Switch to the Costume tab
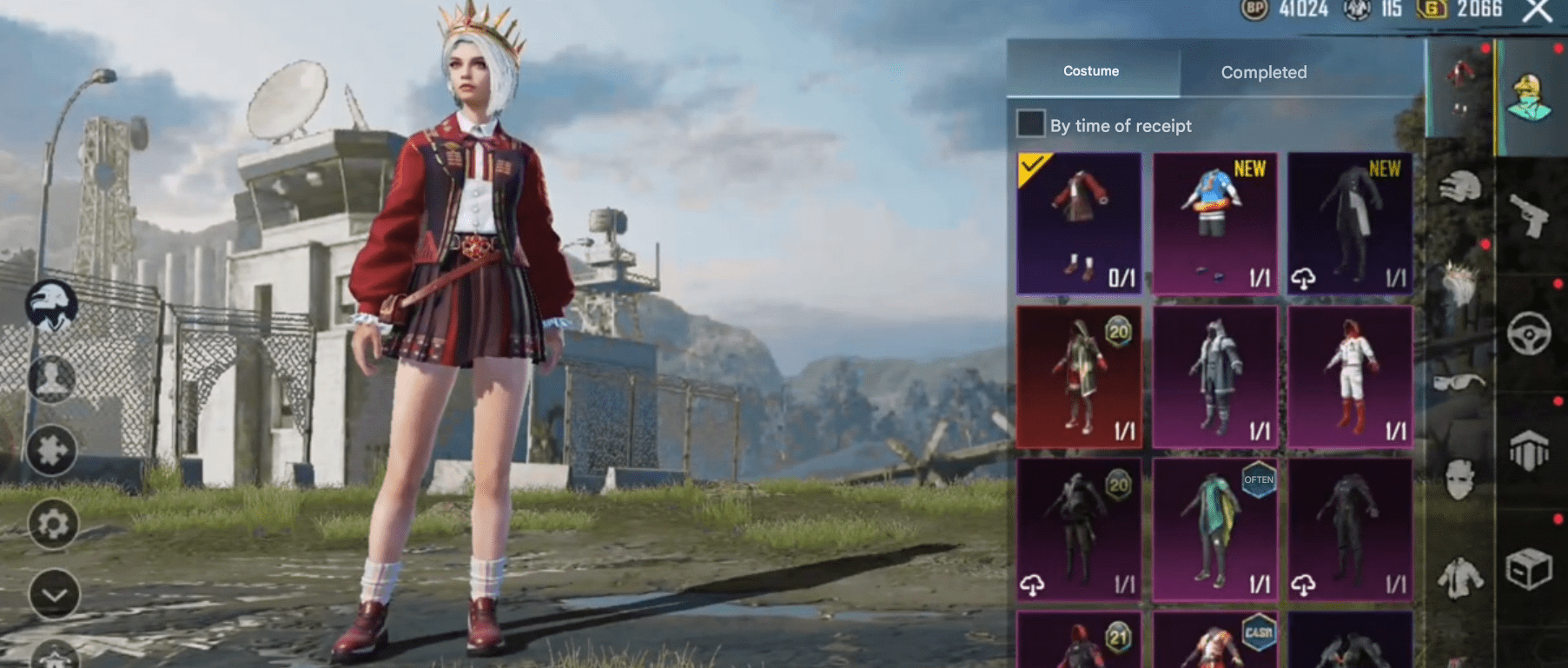Image resolution: width=1568 pixels, height=668 pixels. coord(1091,71)
